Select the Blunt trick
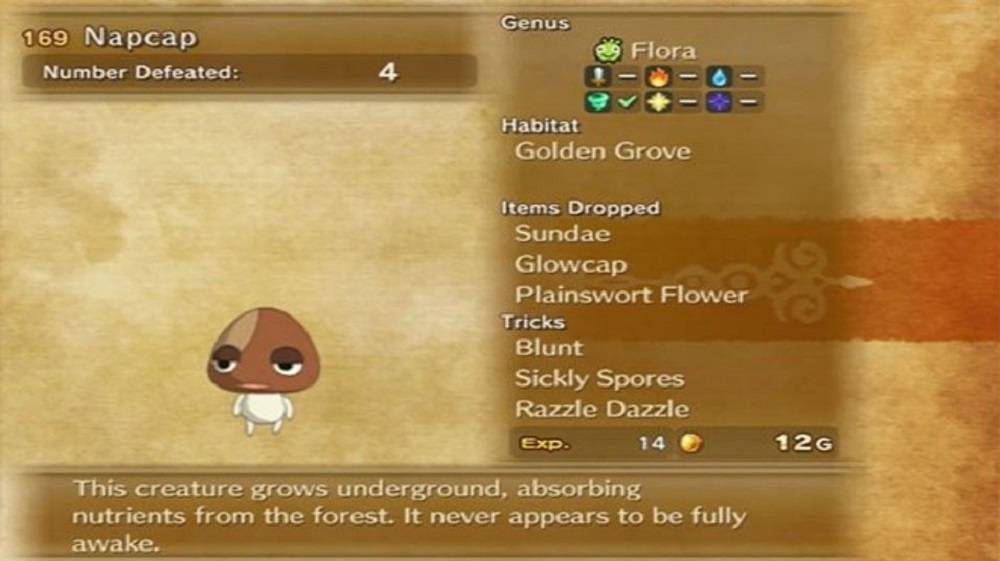Image resolution: width=1000 pixels, height=561 pixels. tap(548, 348)
